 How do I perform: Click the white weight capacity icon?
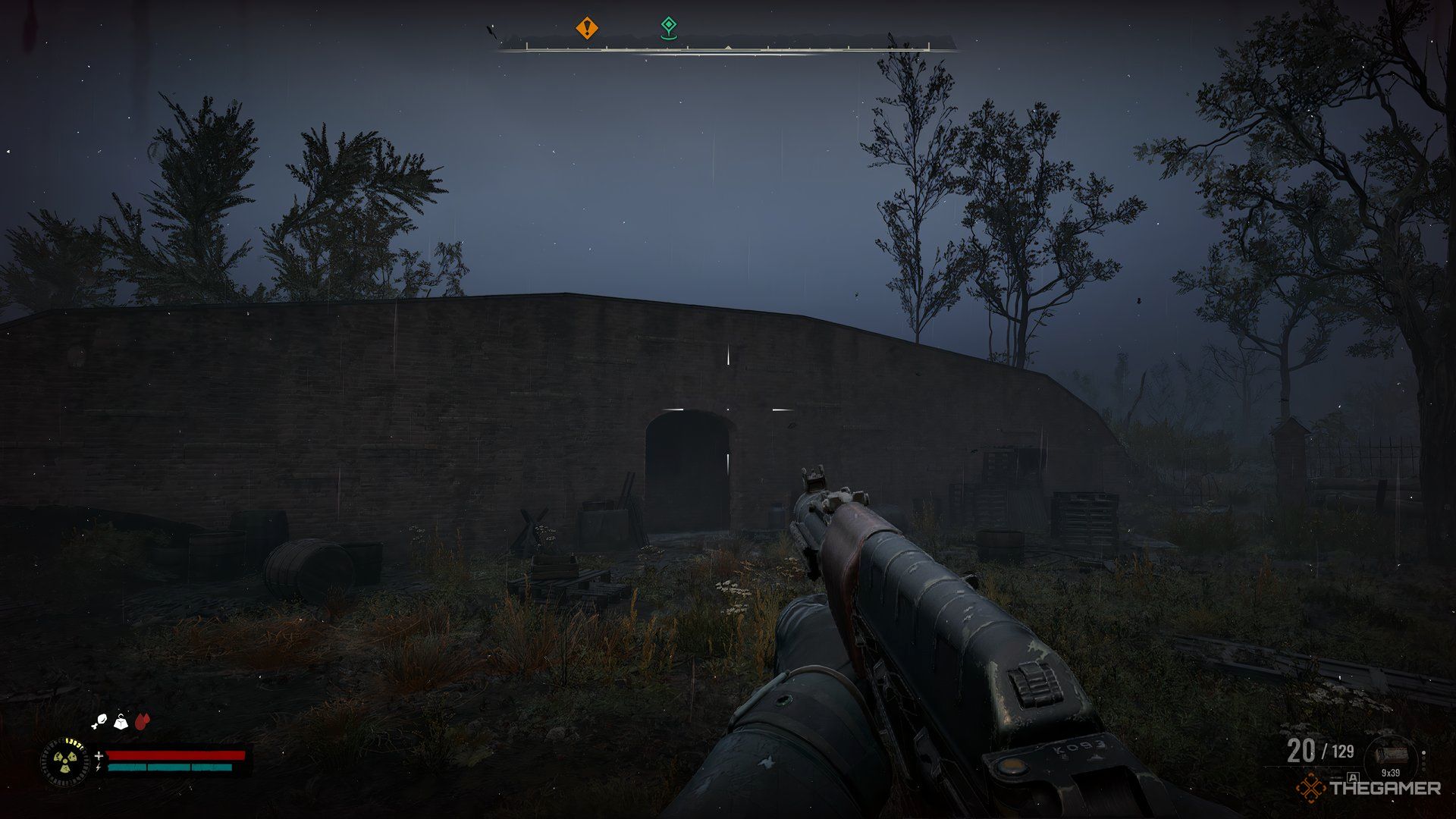[x=121, y=722]
